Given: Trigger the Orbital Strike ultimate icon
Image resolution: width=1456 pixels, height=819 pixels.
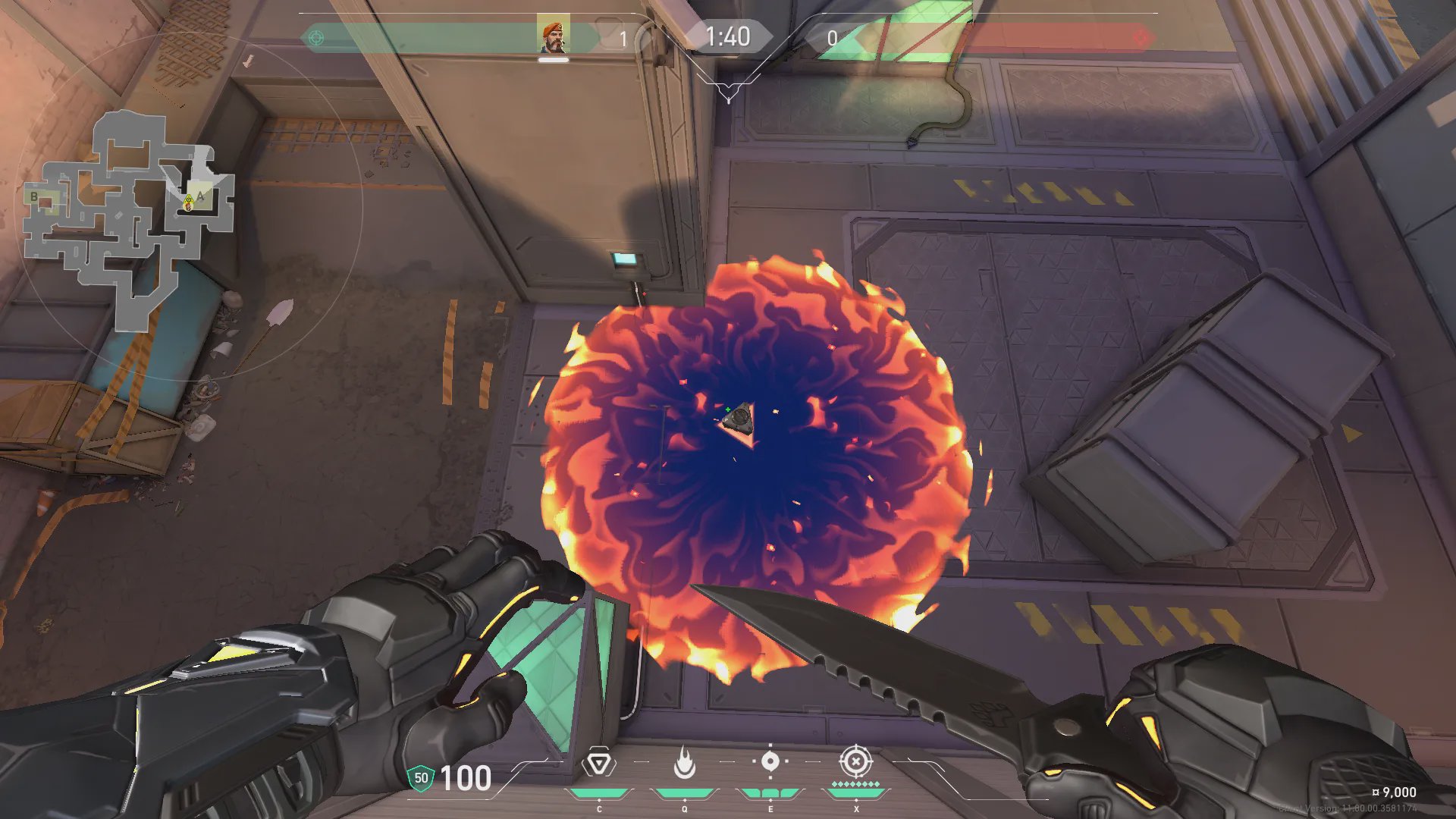Looking at the screenshot, I should (855, 761).
